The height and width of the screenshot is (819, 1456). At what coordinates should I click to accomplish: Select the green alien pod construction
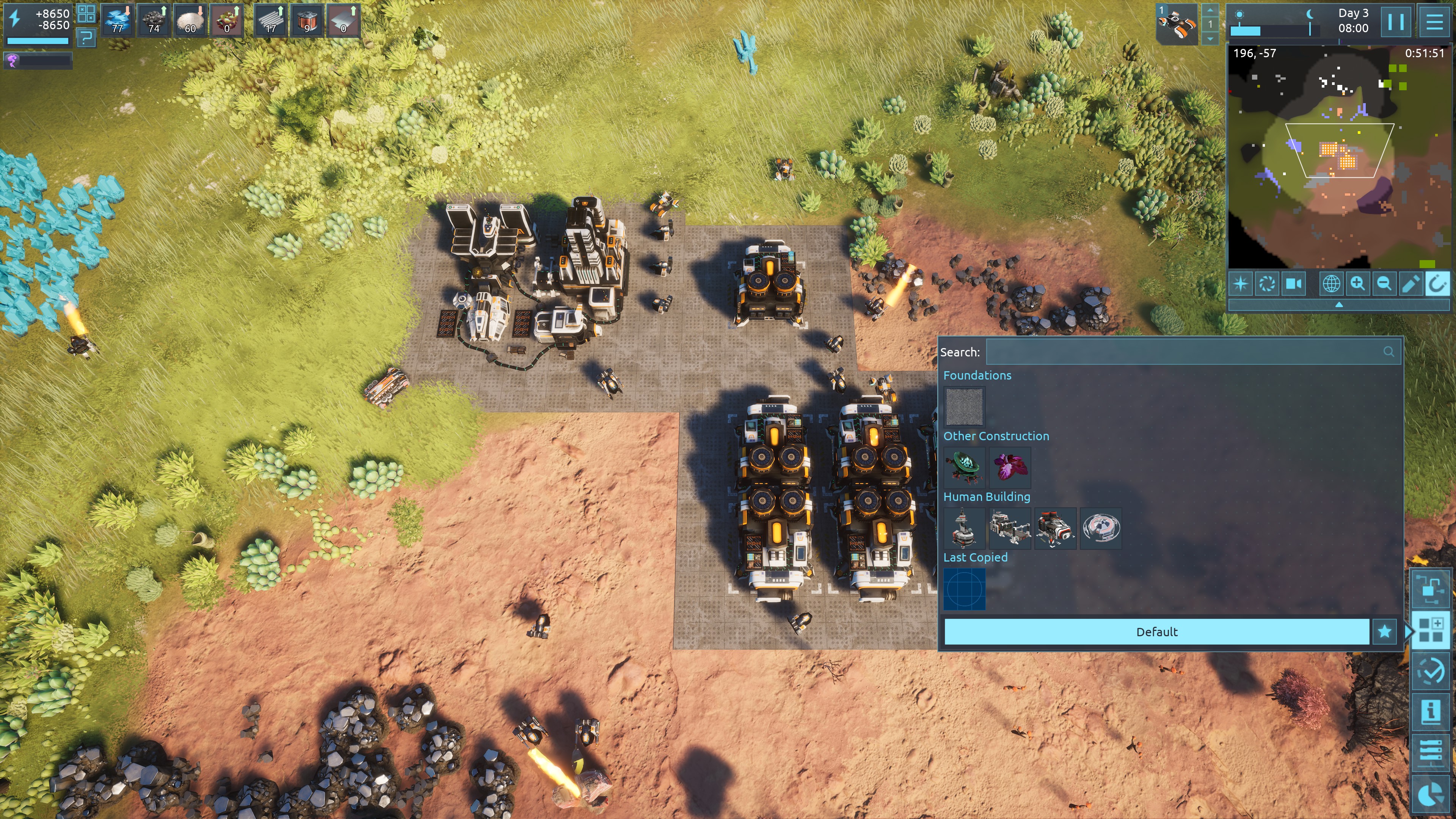pyautogui.click(x=964, y=467)
